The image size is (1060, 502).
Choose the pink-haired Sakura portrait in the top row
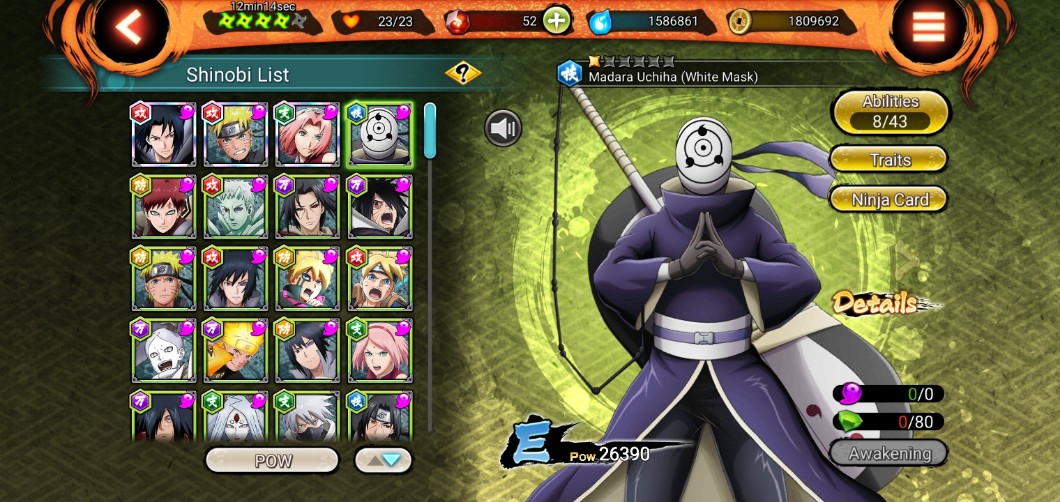pos(307,134)
